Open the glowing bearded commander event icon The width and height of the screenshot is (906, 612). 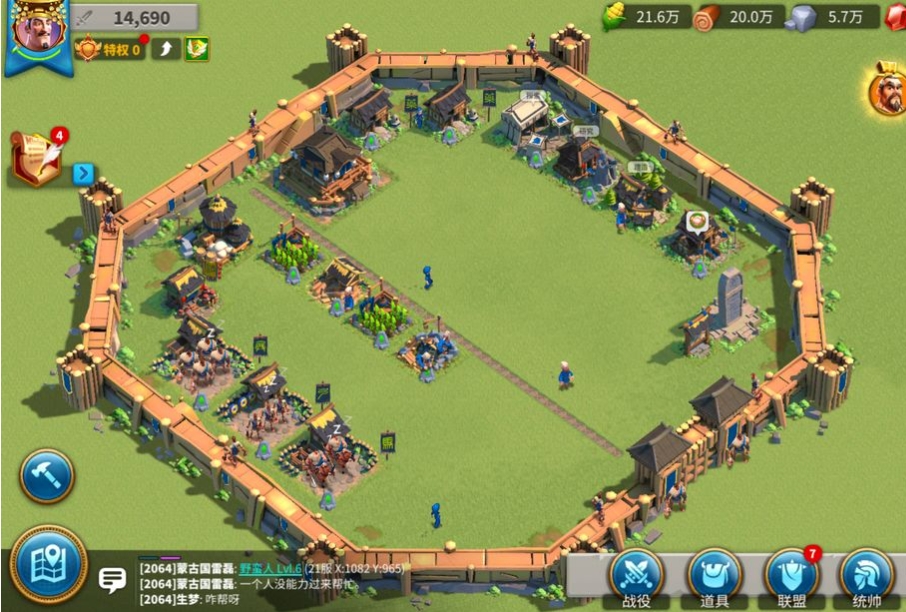pyautogui.click(x=886, y=88)
